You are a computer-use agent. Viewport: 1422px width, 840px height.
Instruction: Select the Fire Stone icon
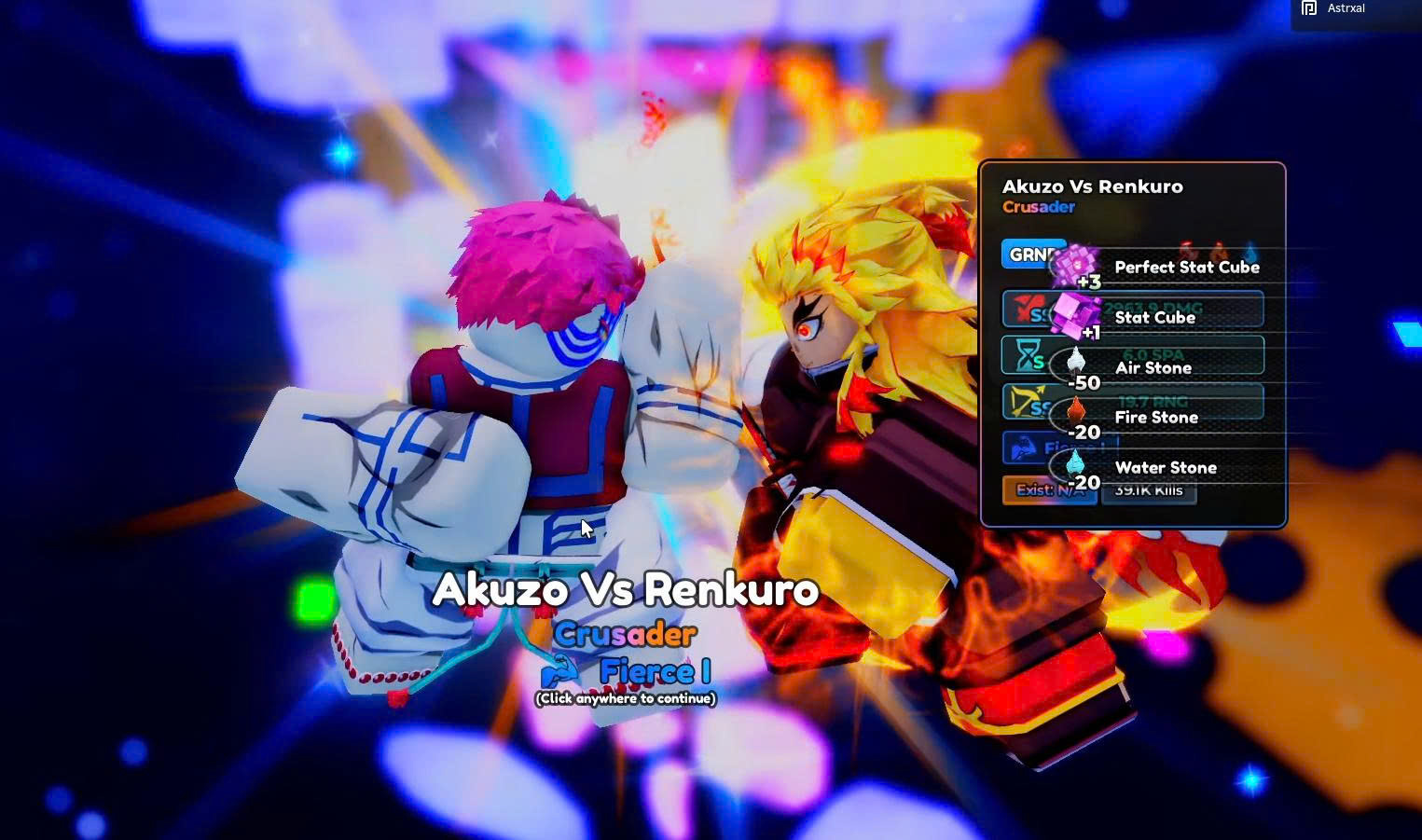pyautogui.click(x=1075, y=410)
